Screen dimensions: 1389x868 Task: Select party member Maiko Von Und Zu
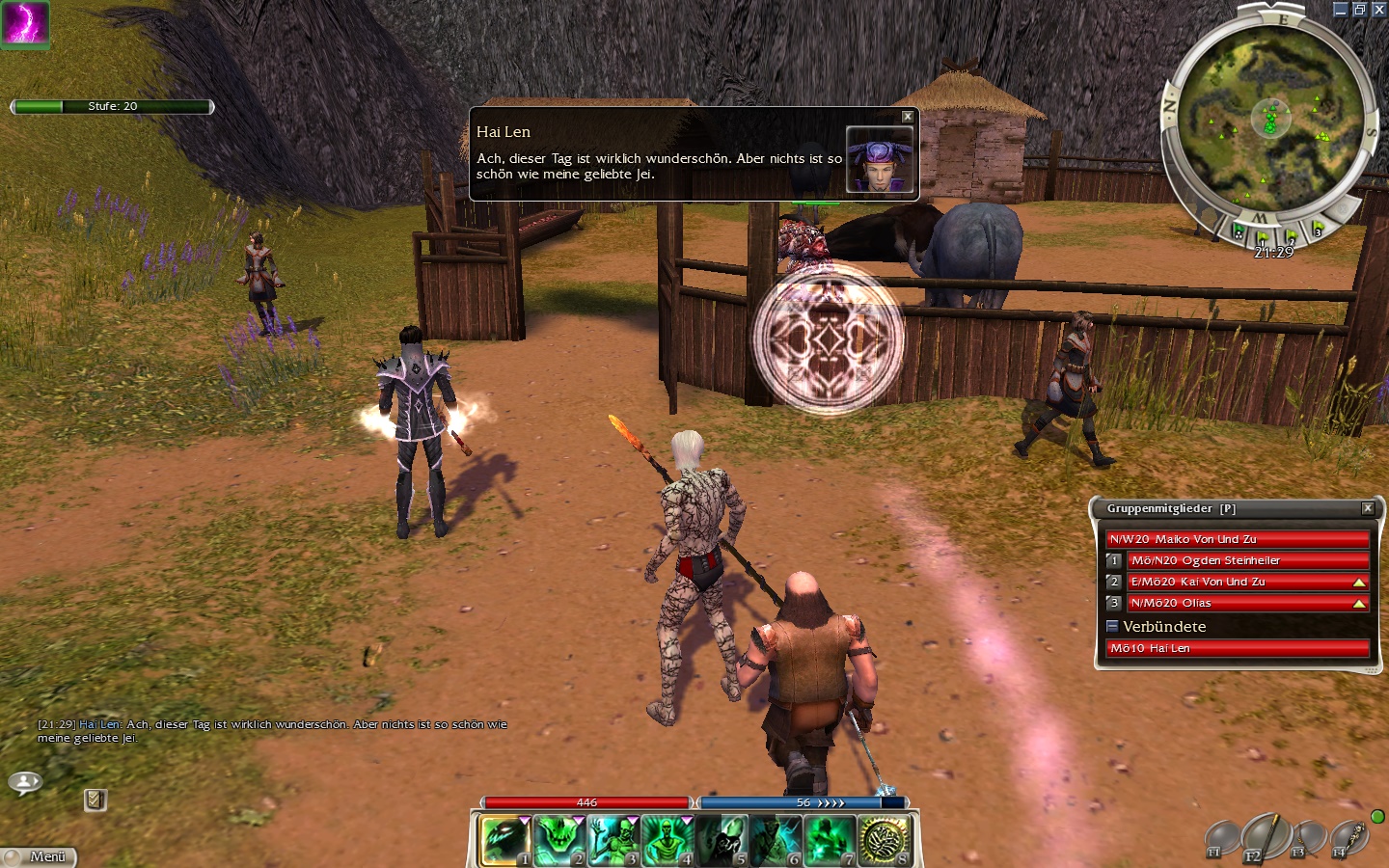point(1238,539)
